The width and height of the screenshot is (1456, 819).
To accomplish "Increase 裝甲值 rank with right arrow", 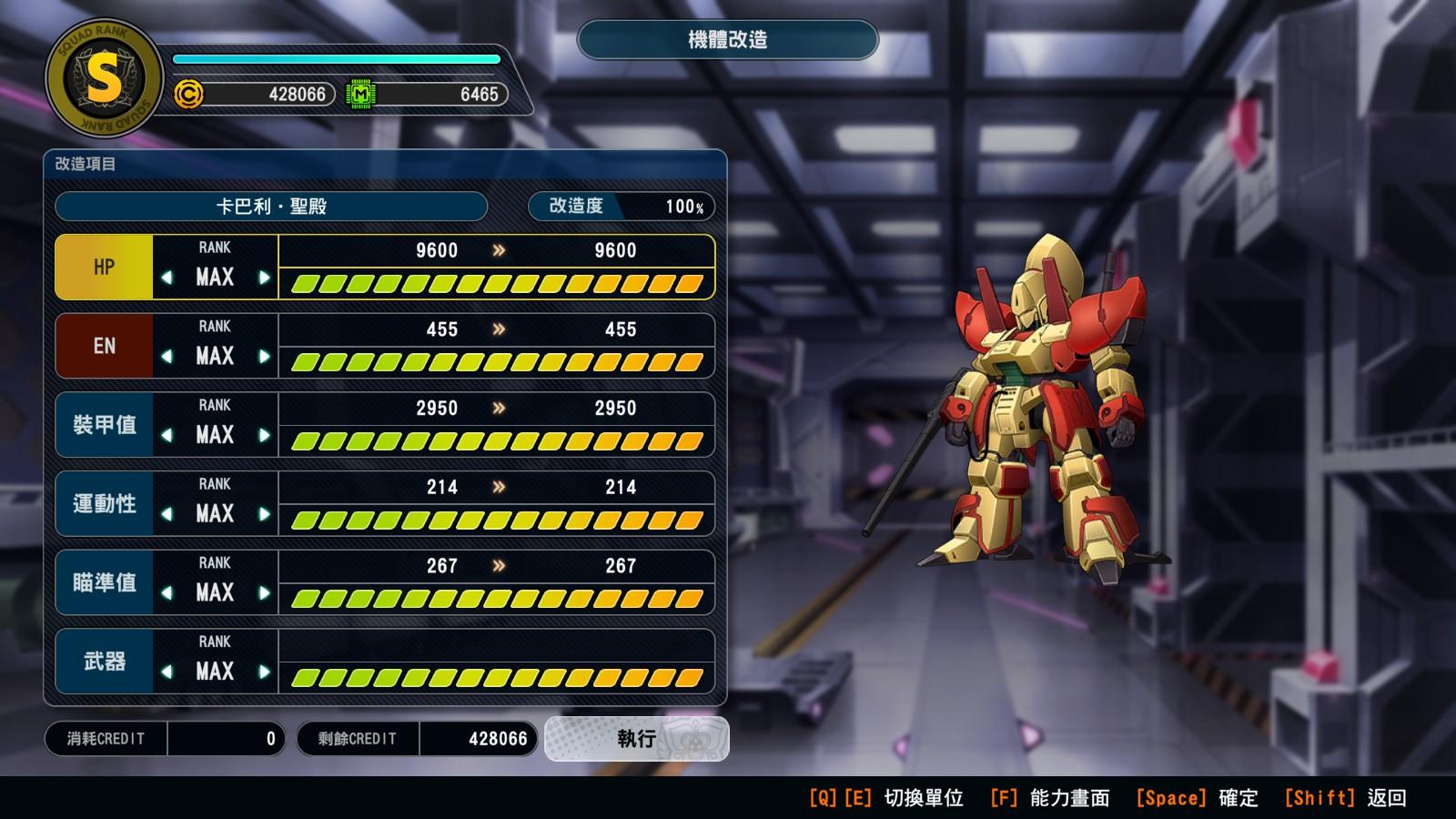I will click(264, 435).
